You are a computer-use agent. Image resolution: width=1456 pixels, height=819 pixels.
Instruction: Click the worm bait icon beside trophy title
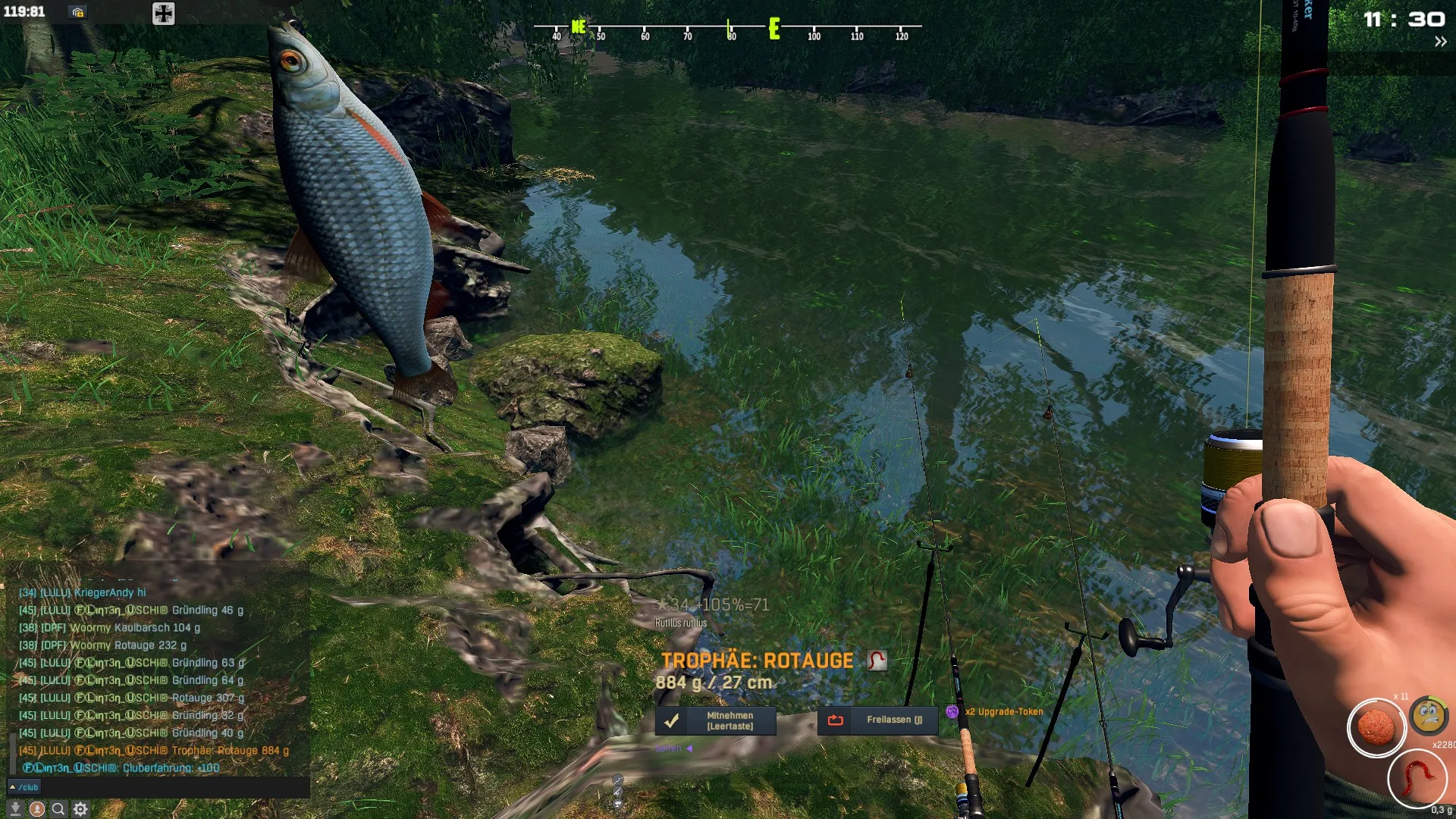[877, 660]
